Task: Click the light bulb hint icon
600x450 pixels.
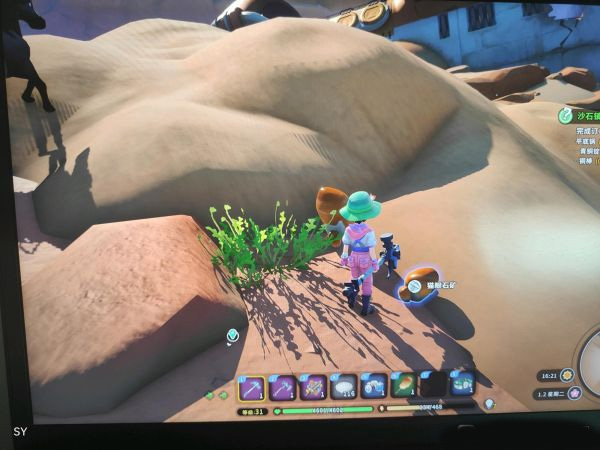Action: [490, 403]
